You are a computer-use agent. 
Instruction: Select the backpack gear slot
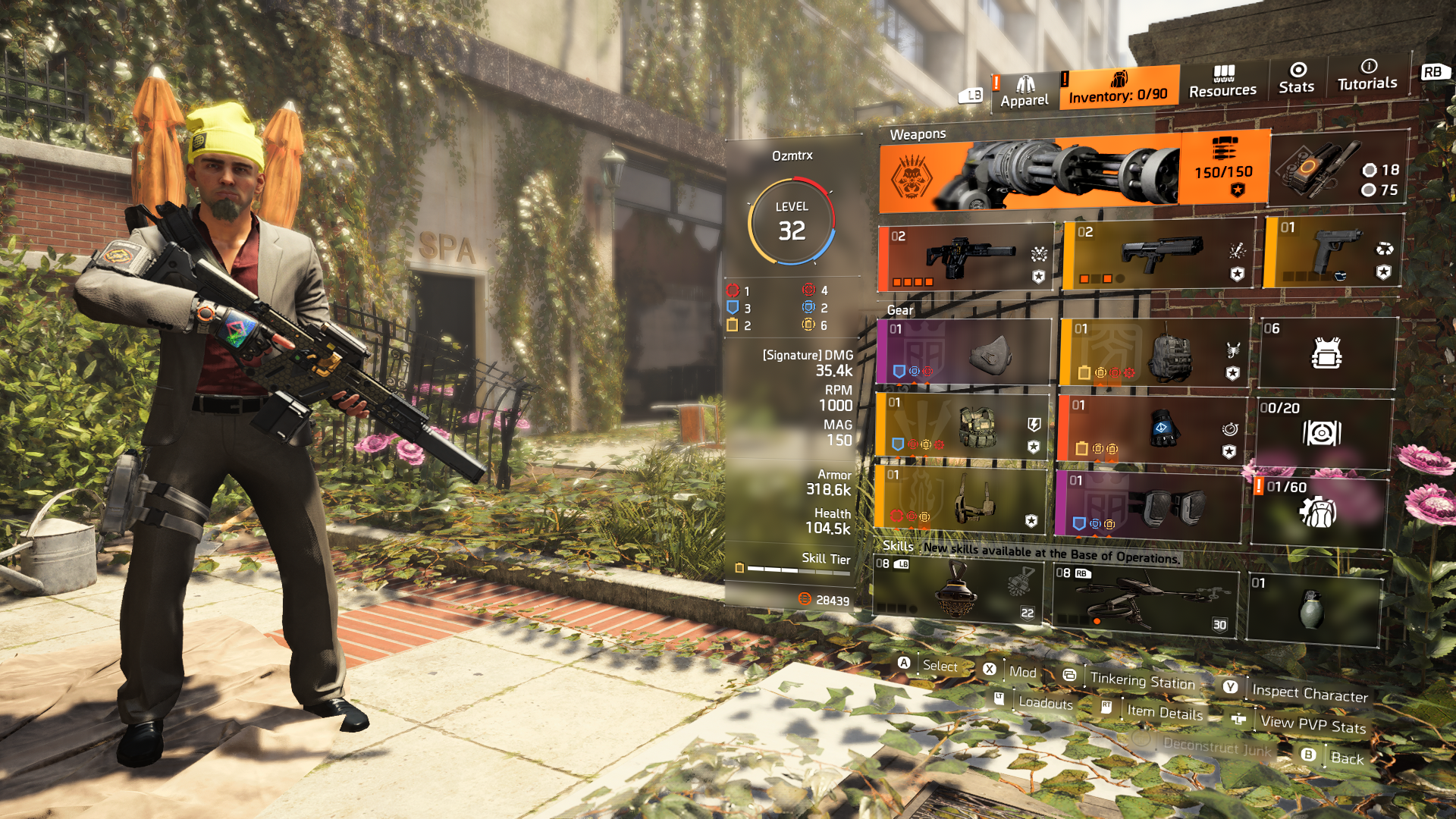pyautogui.click(x=1153, y=353)
